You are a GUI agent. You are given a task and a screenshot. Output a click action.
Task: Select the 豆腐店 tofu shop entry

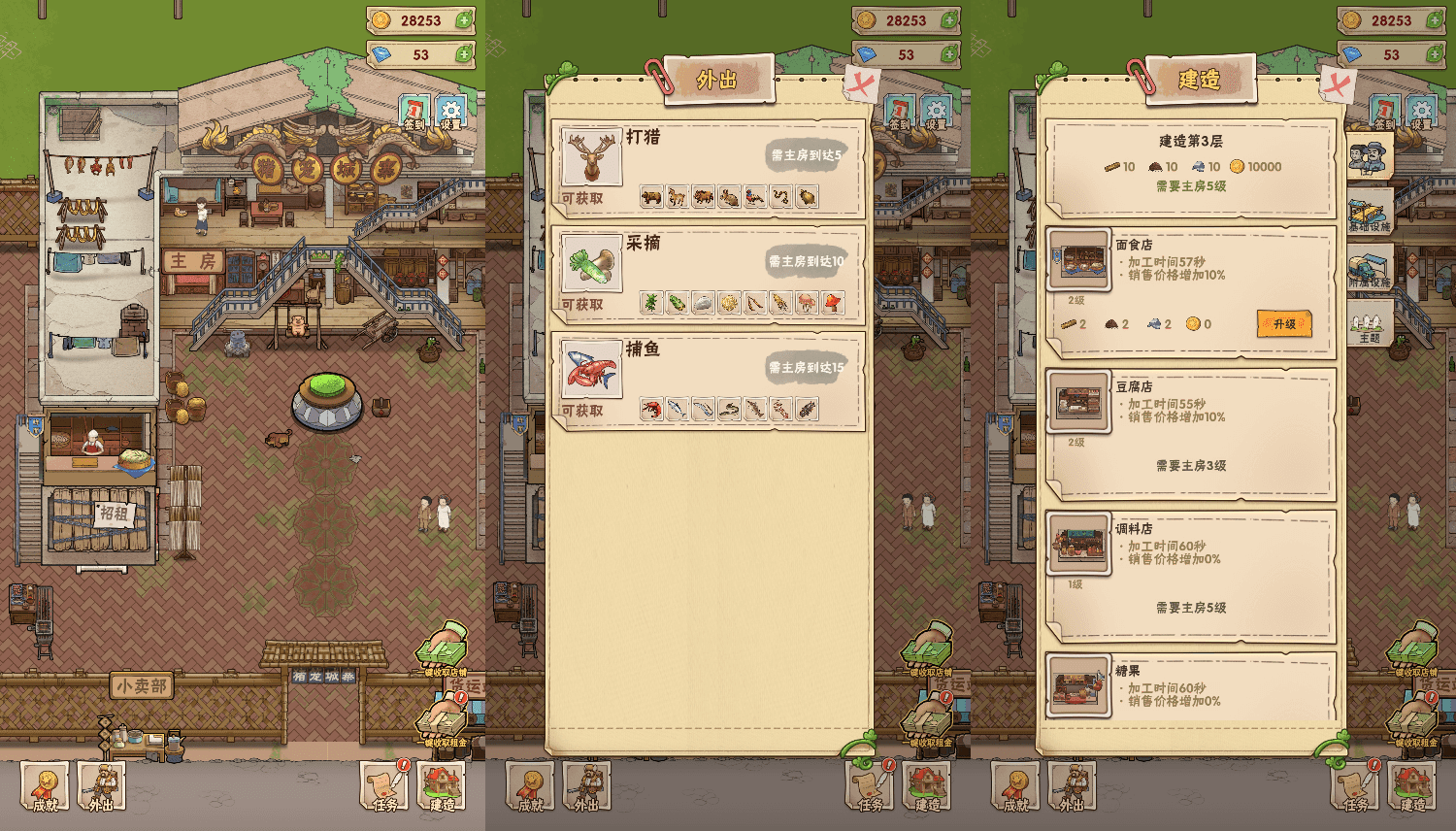click(x=1190, y=430)
